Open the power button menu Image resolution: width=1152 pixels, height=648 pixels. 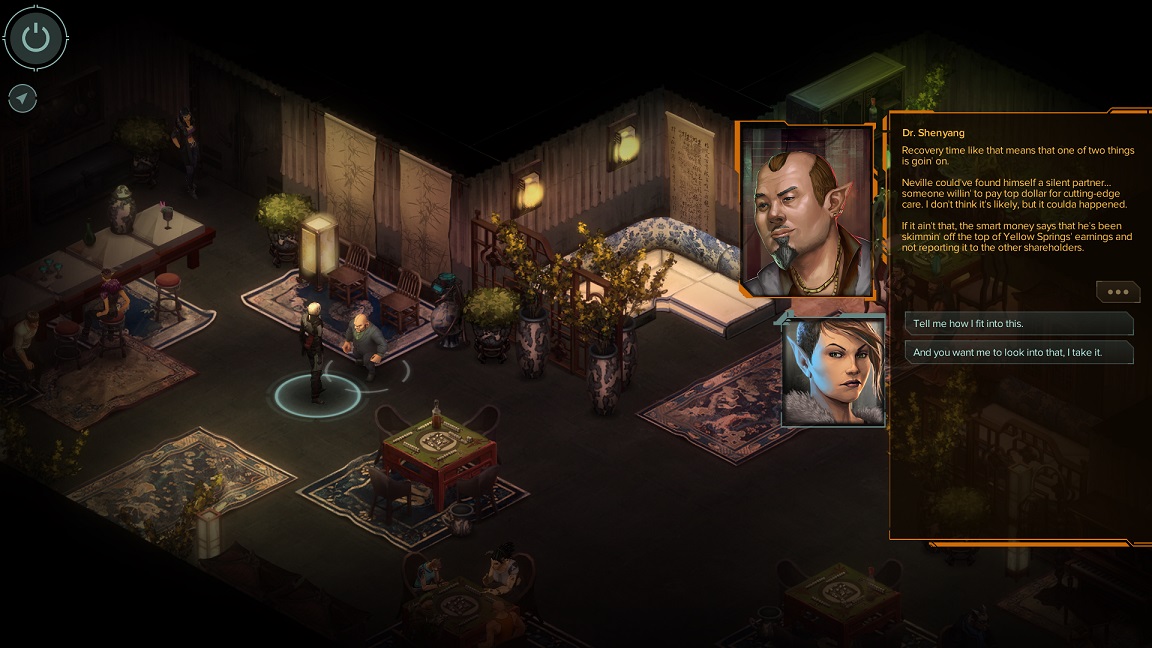coord(36,39)
